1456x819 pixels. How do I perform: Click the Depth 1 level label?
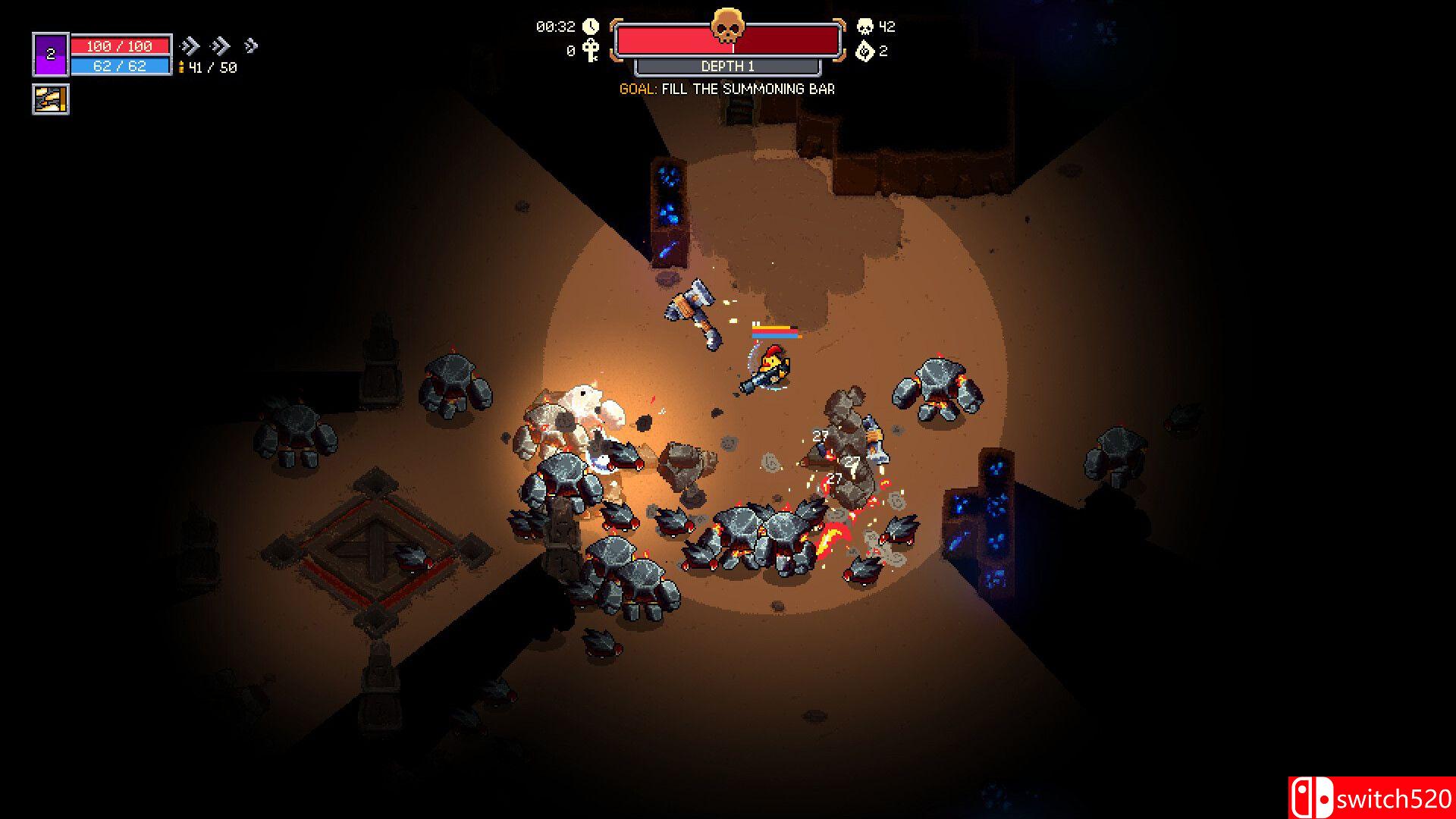[x=727, y=67]
